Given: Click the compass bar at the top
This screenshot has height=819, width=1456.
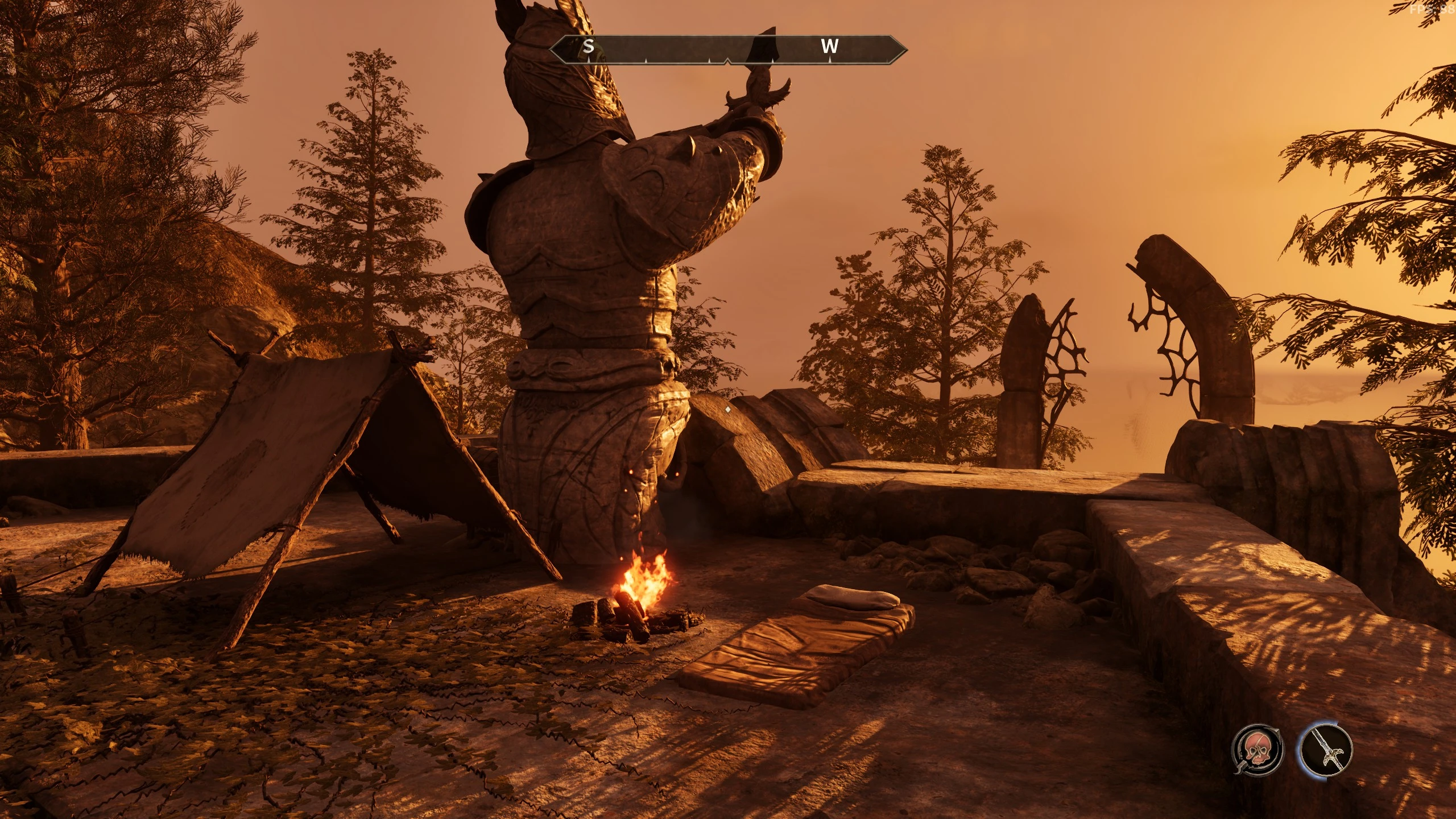Looking at the screenshot, I should pos(727,49).
